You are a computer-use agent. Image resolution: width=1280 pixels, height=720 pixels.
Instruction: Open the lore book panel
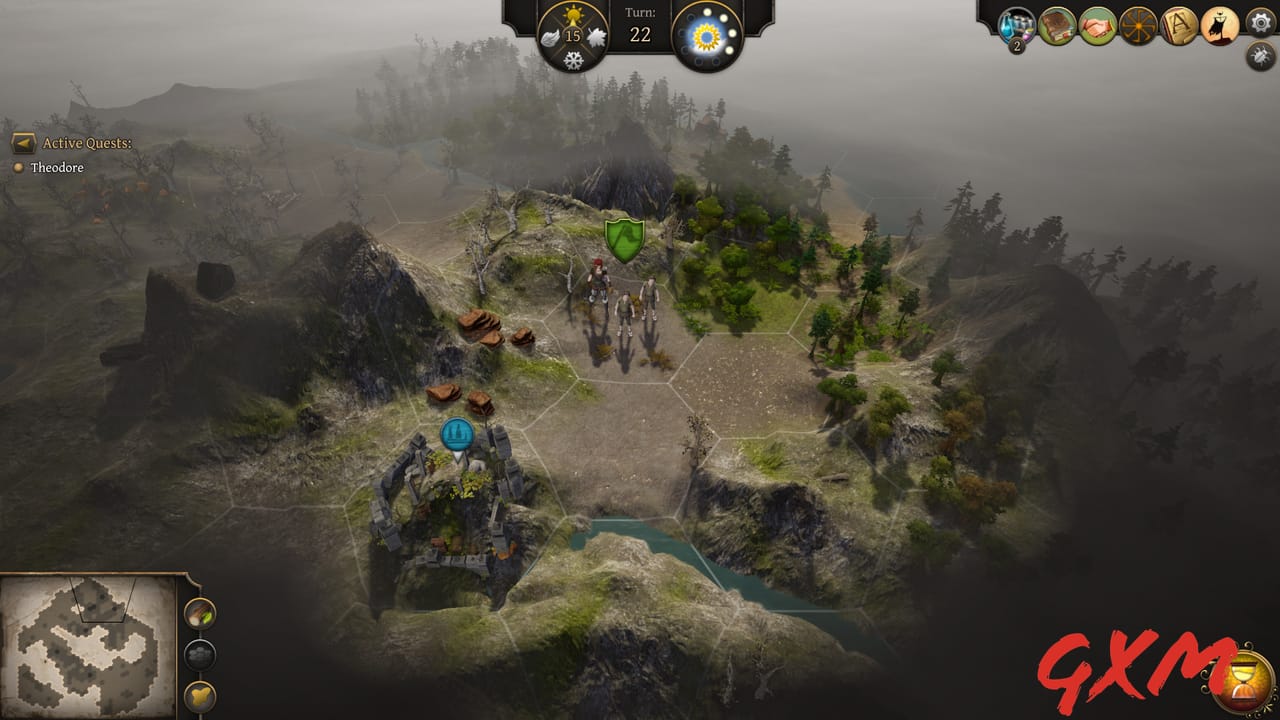tap(1057, 25)
